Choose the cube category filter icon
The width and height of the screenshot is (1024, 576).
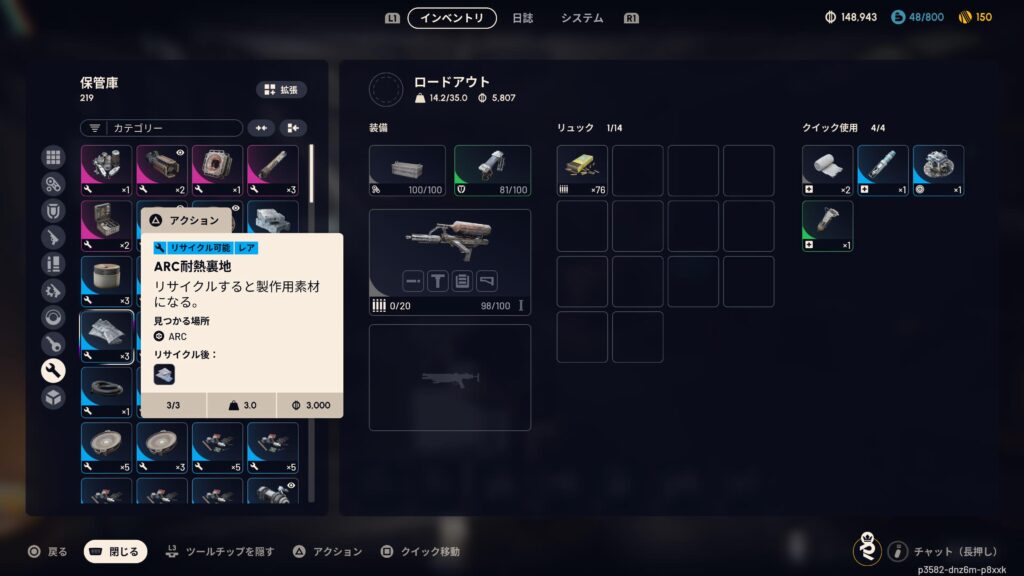(53, 397)
